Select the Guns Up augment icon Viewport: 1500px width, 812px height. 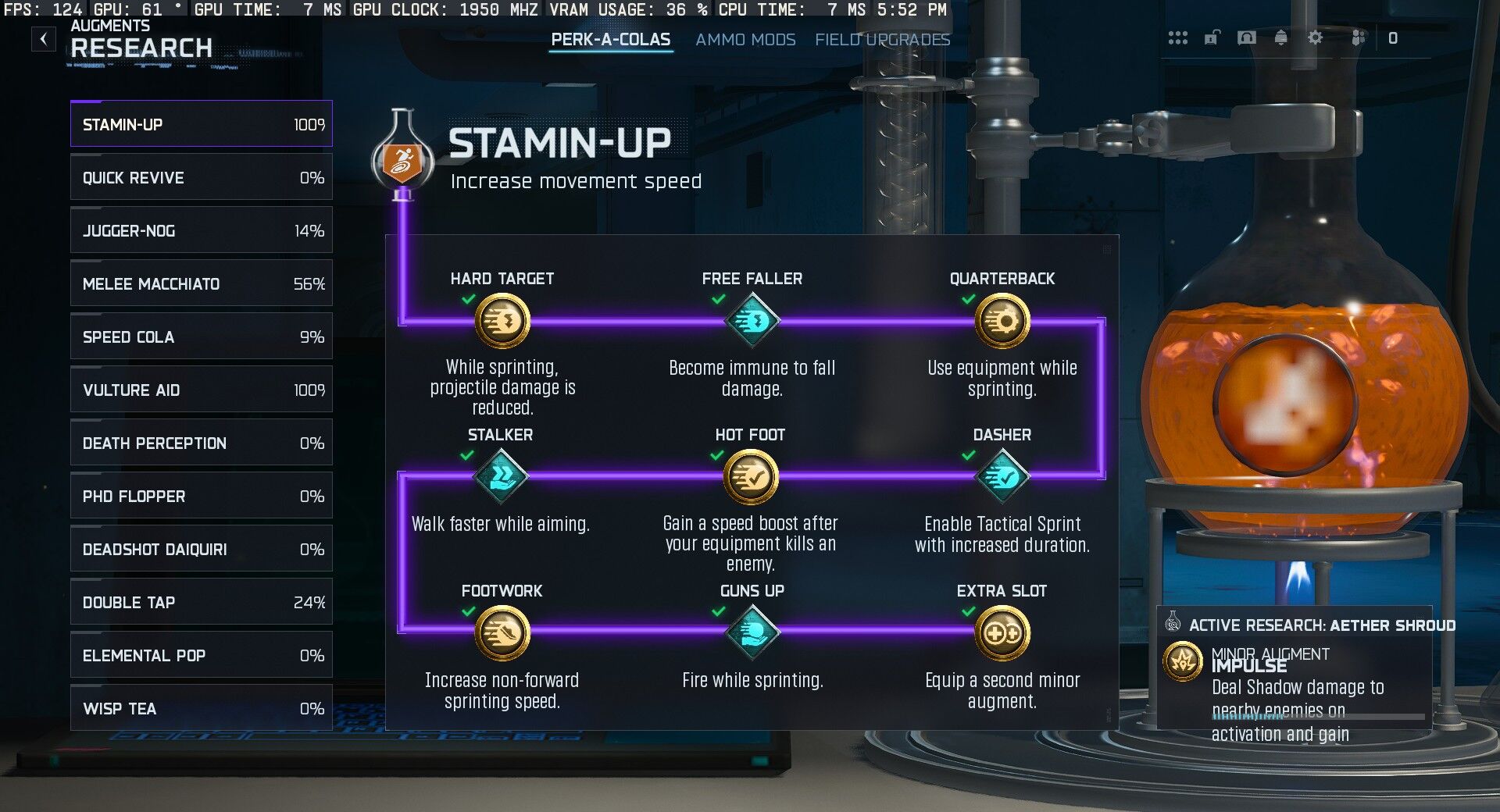tap(752, 633)
